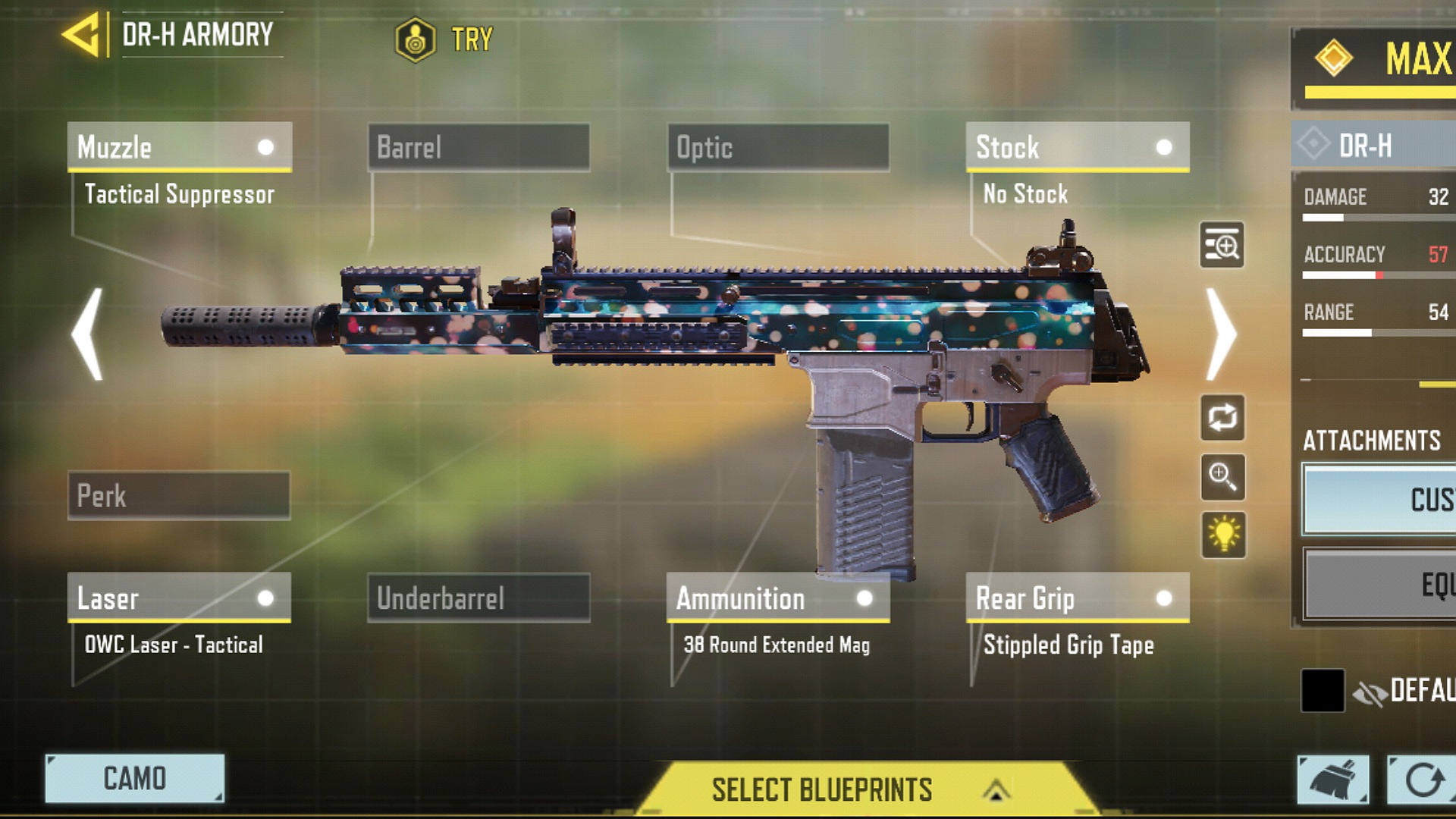The image size is (1456, 819).
Task: Open the Rear Grip attachment slot
Action: [x=1077, y=598]
